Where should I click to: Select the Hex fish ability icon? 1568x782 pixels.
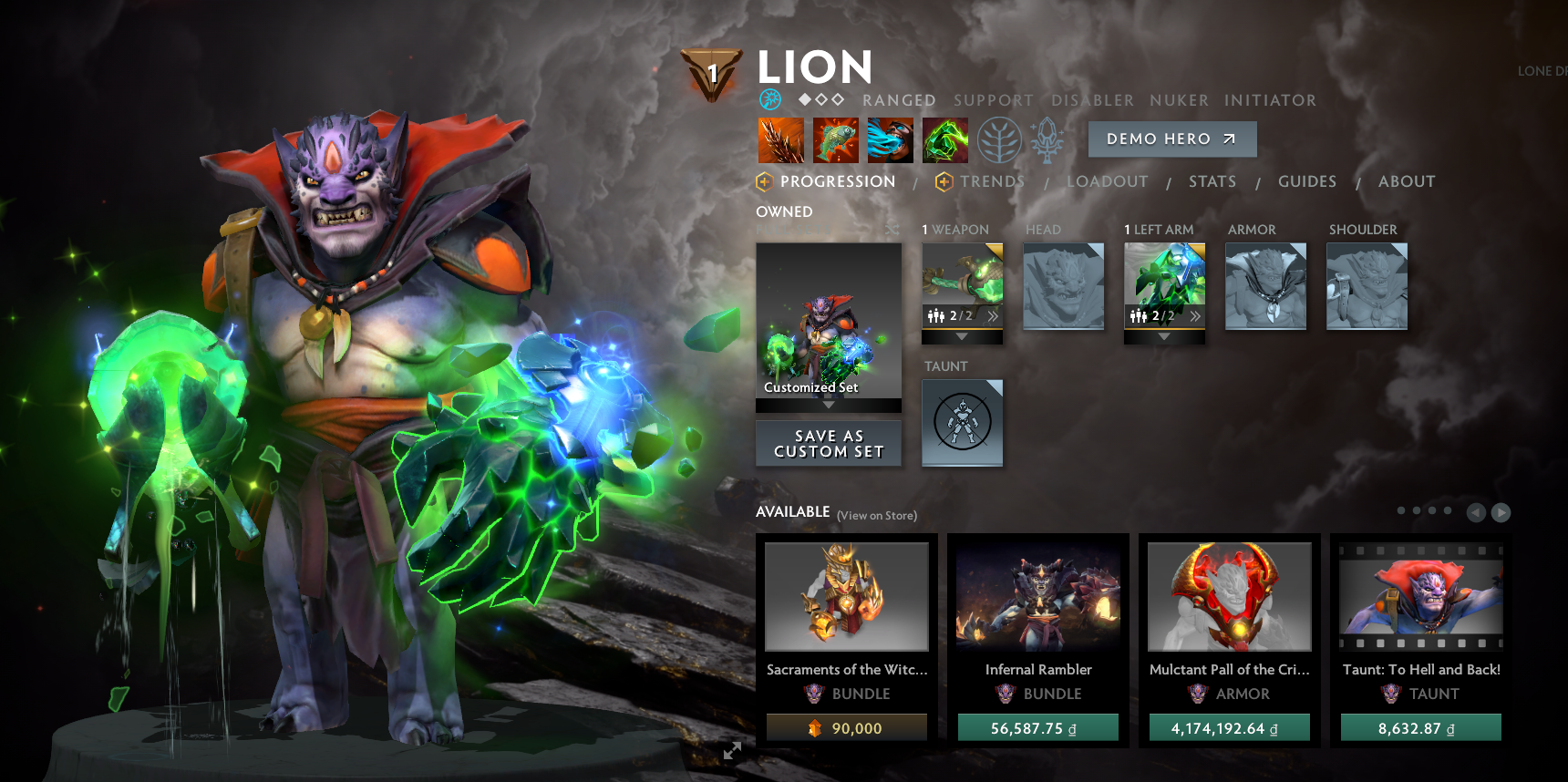point(836,139)
